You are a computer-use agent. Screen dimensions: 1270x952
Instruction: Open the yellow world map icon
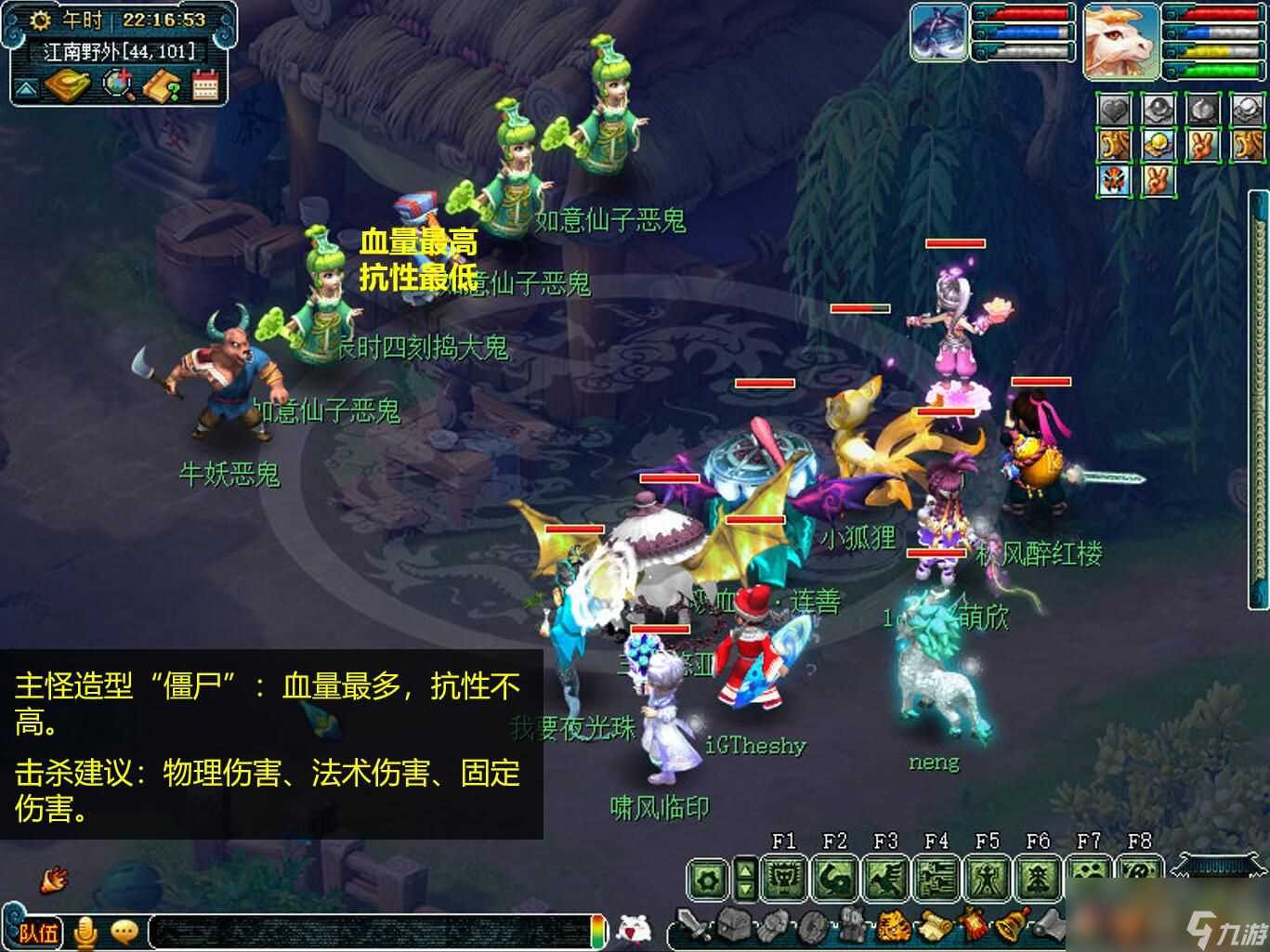click(67, 85)
